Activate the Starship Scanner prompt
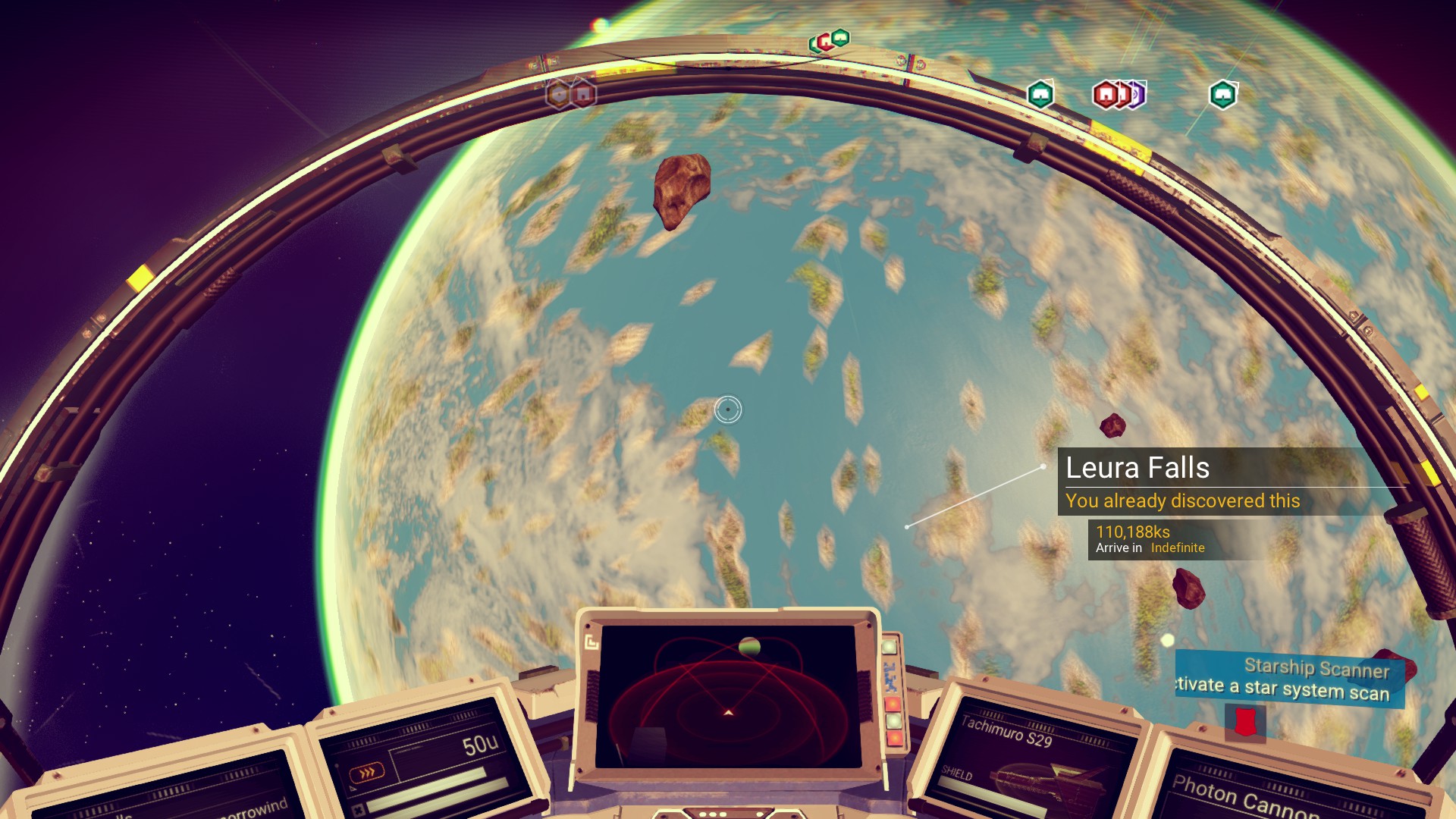 [x=1289, y=679]
